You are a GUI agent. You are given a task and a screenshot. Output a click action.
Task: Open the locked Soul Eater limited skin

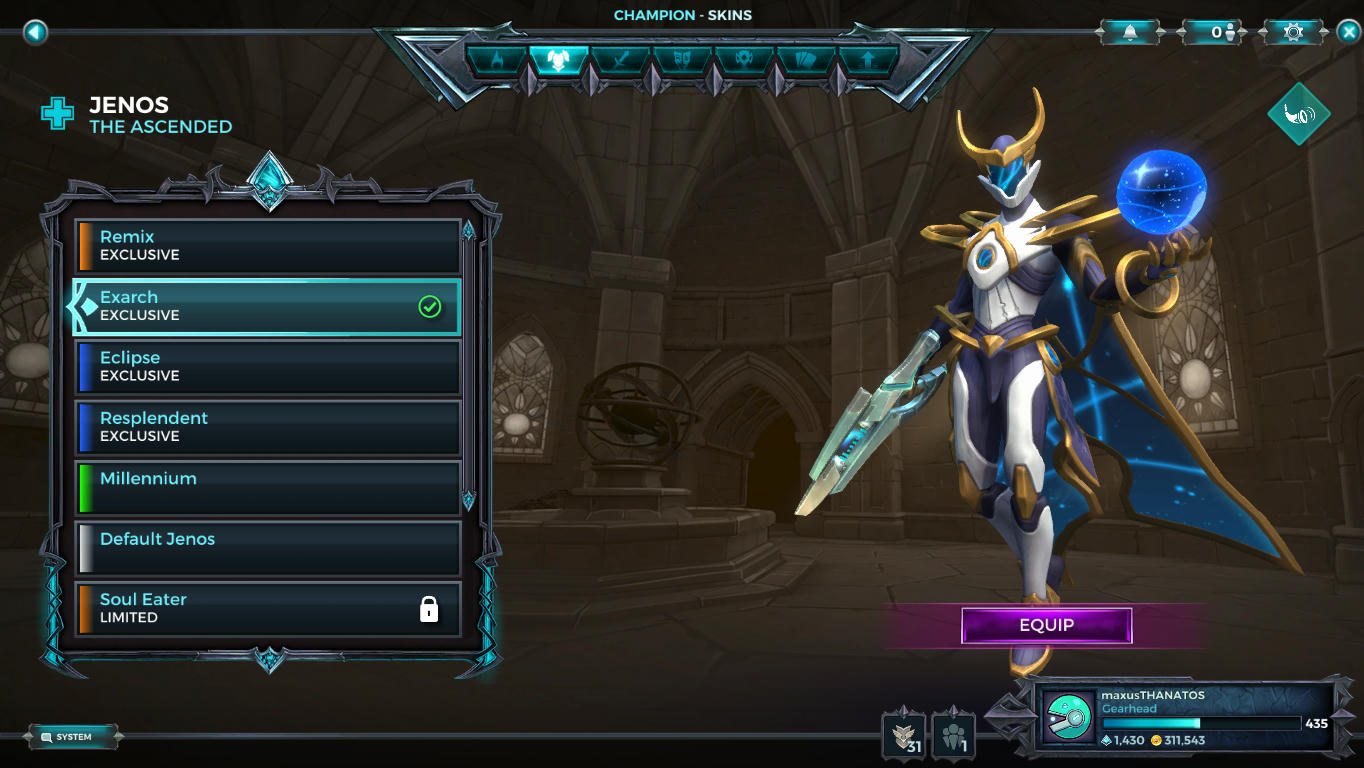267,608
